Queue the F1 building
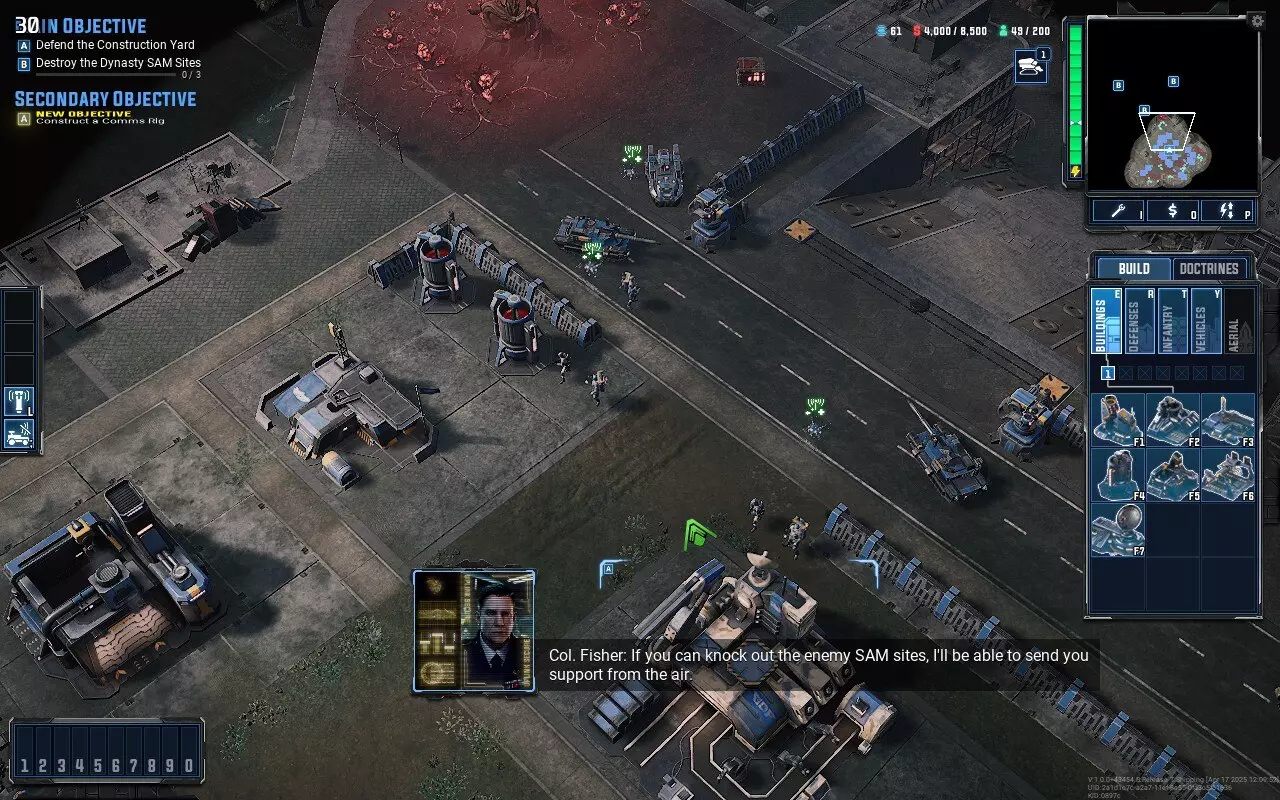Image resolution: width=1280 pixels, height=800 pixels. (x=1117, y=418)
